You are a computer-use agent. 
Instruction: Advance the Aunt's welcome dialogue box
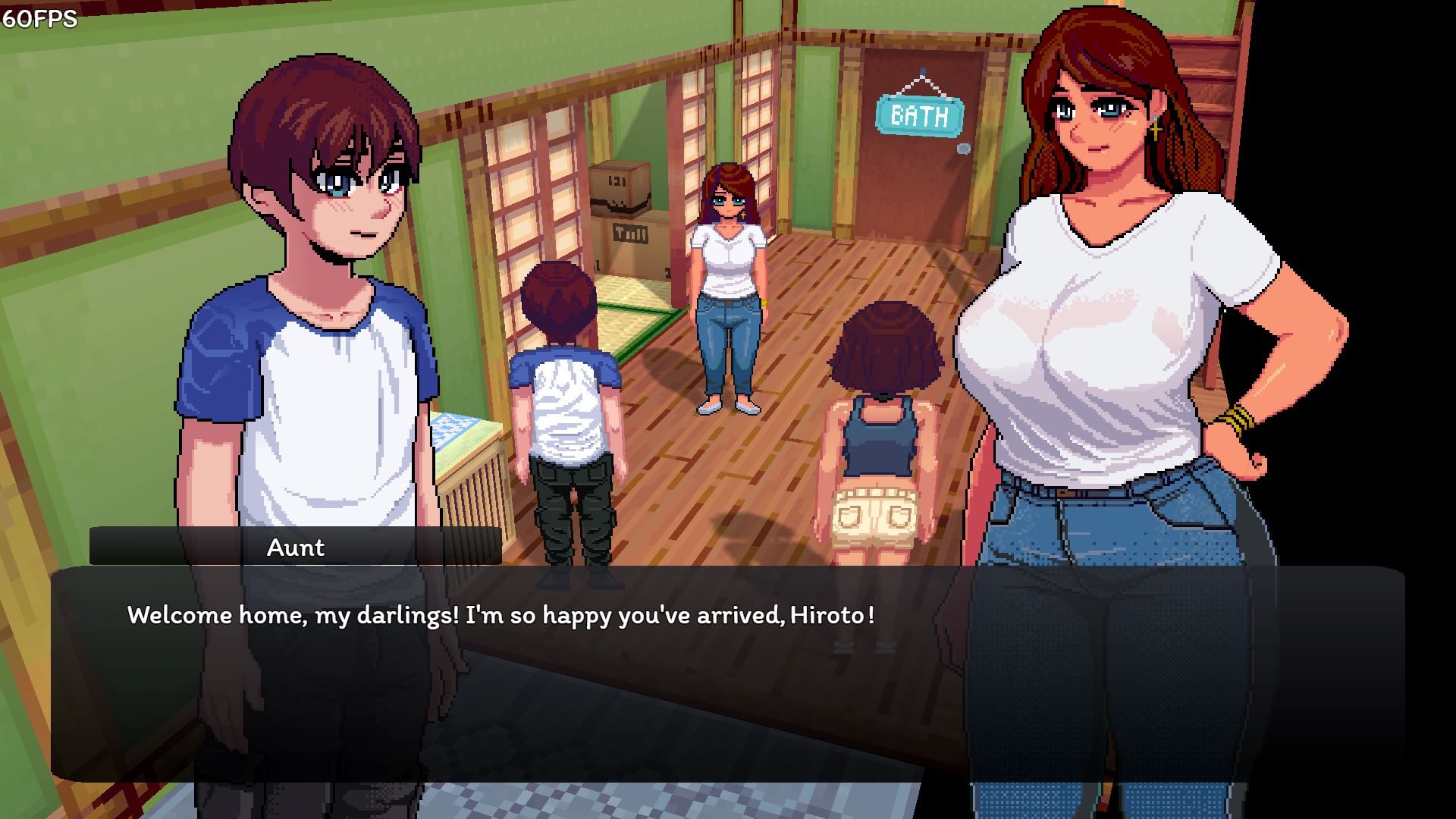[726, 673]
